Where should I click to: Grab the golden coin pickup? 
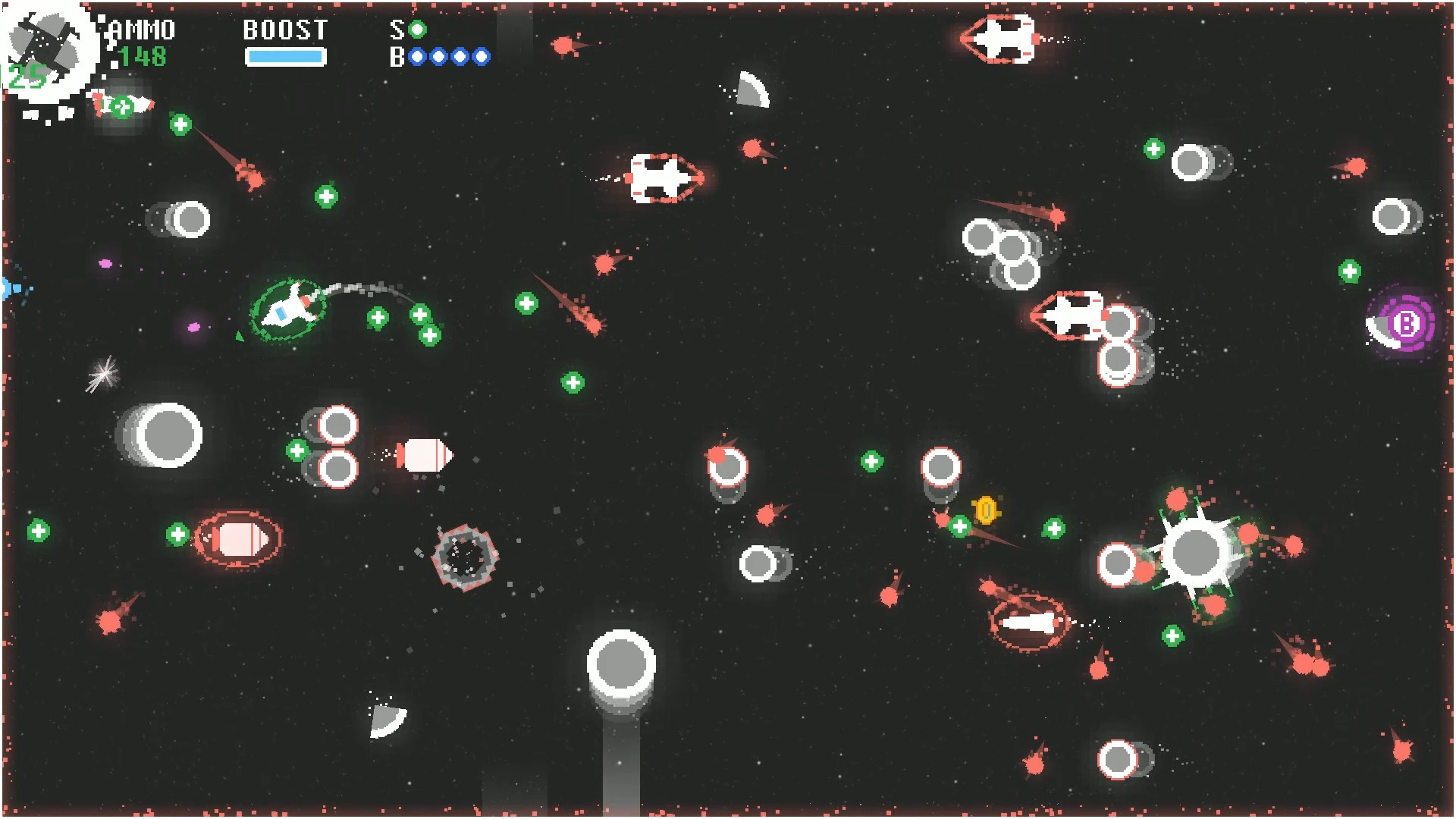(x=986, y=509)
